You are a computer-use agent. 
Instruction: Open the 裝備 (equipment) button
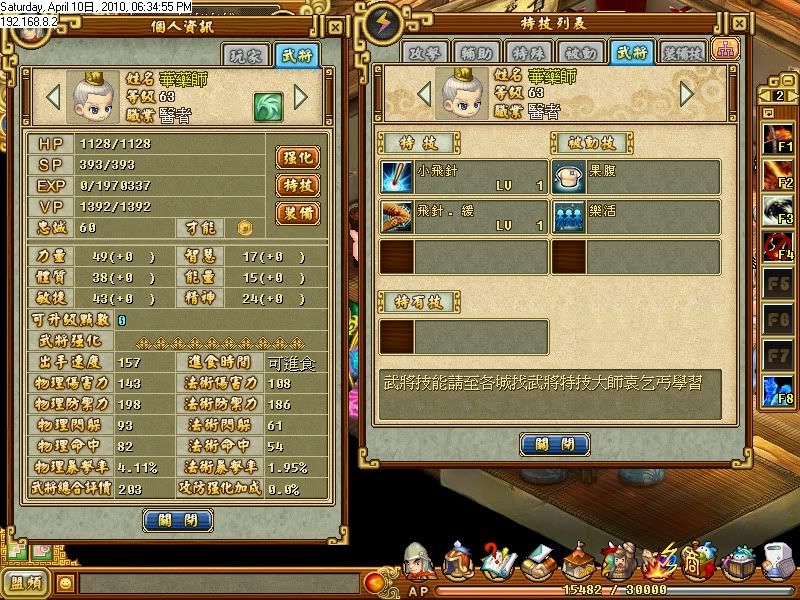coord(297,212)
